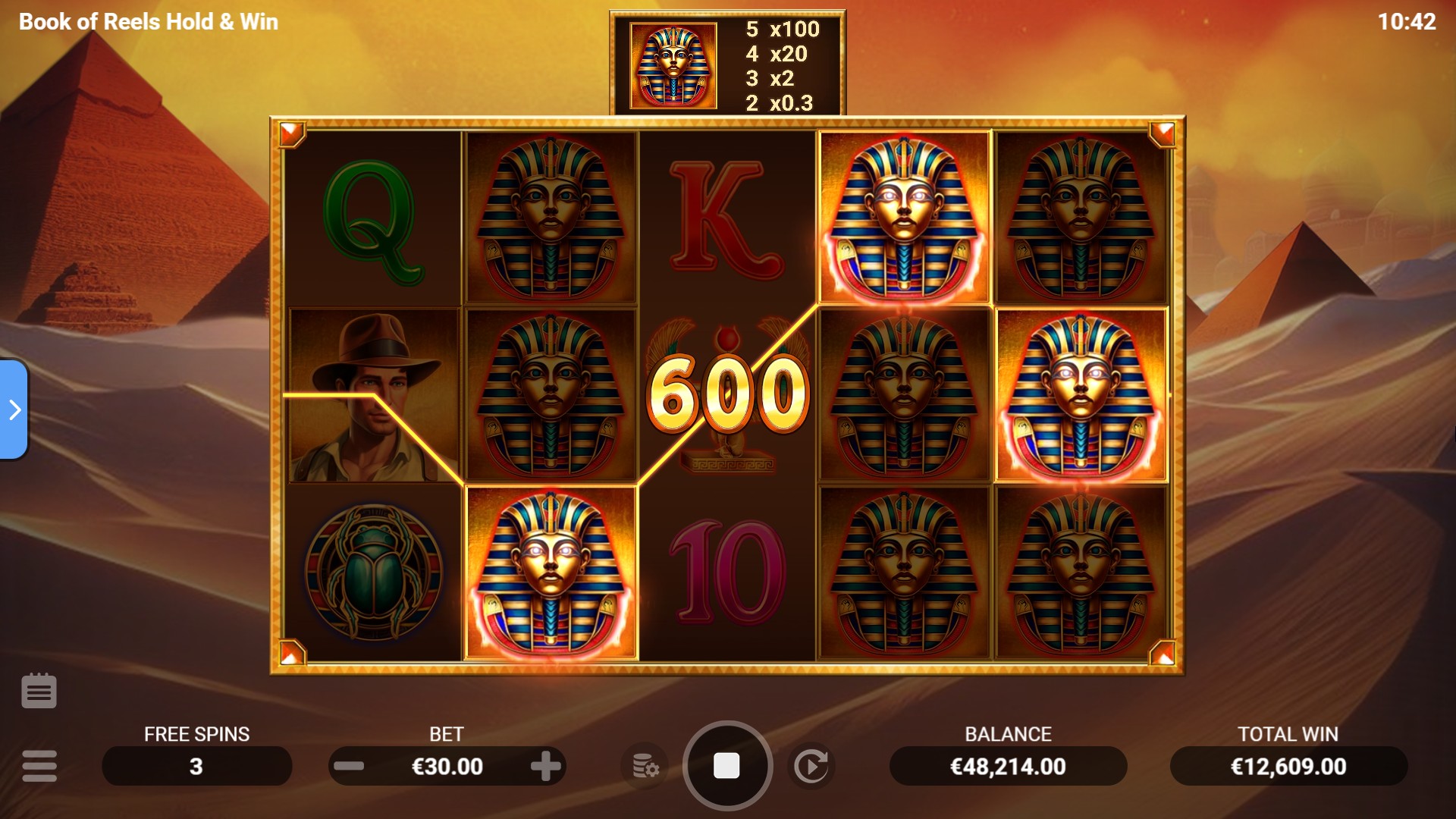Decrease the bet with the minus button

pyautogui.click(x=349, y=766)
